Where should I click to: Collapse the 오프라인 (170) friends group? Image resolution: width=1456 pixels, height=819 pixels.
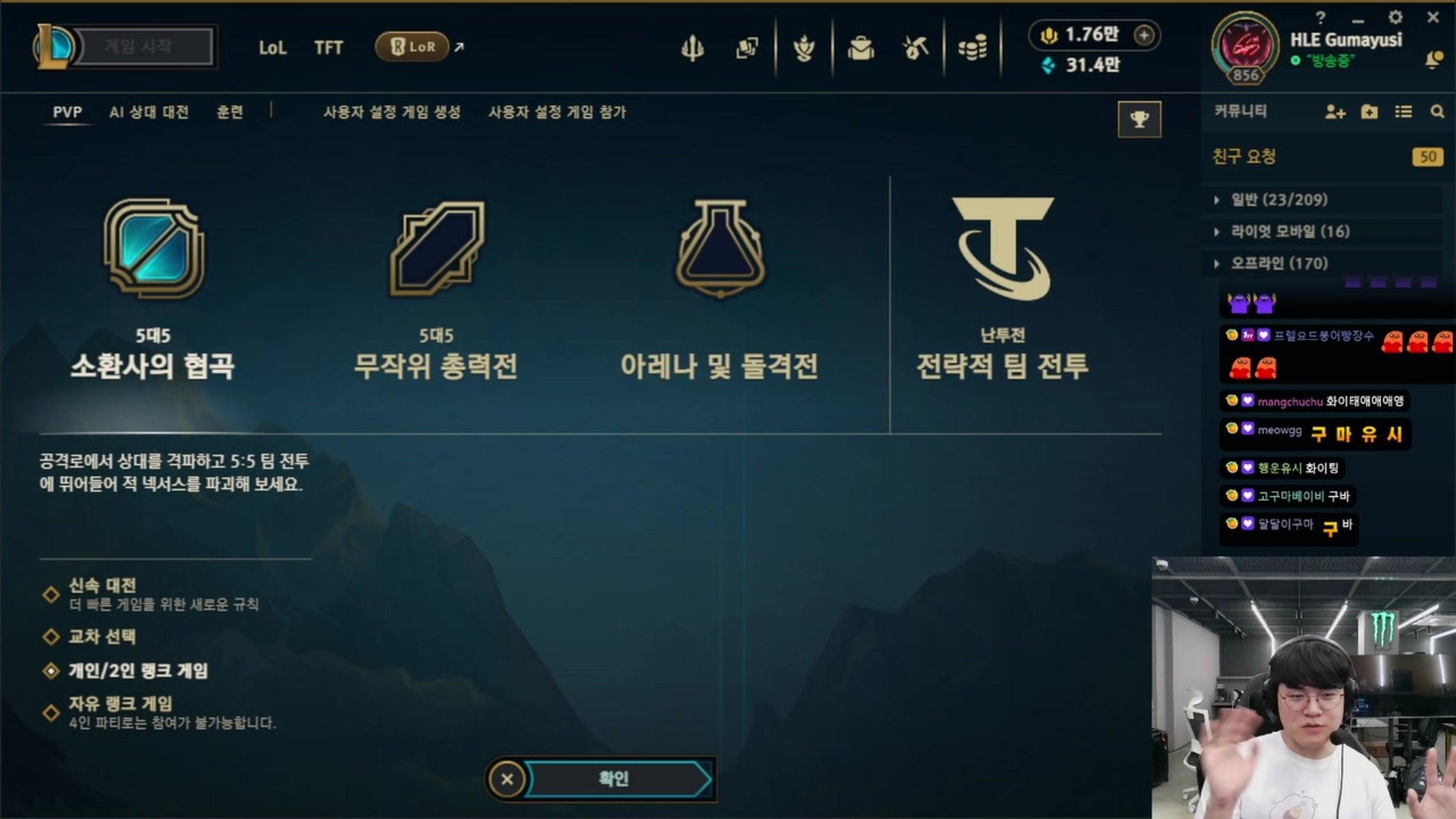(1279, 263)
